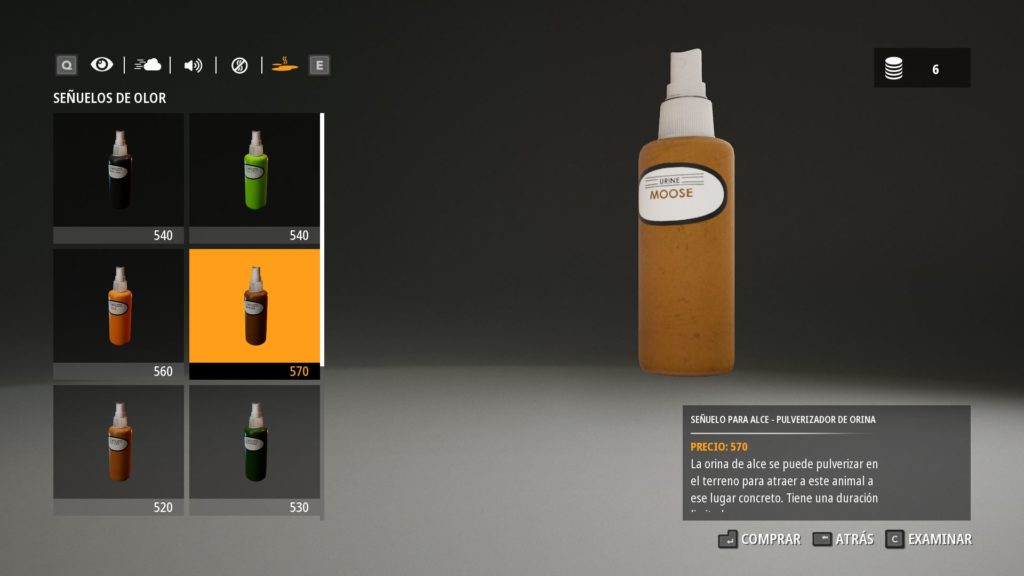This screenshot has width=1024, height=576.
Task: Go back with the Atrás button
Action: [844, 539]
